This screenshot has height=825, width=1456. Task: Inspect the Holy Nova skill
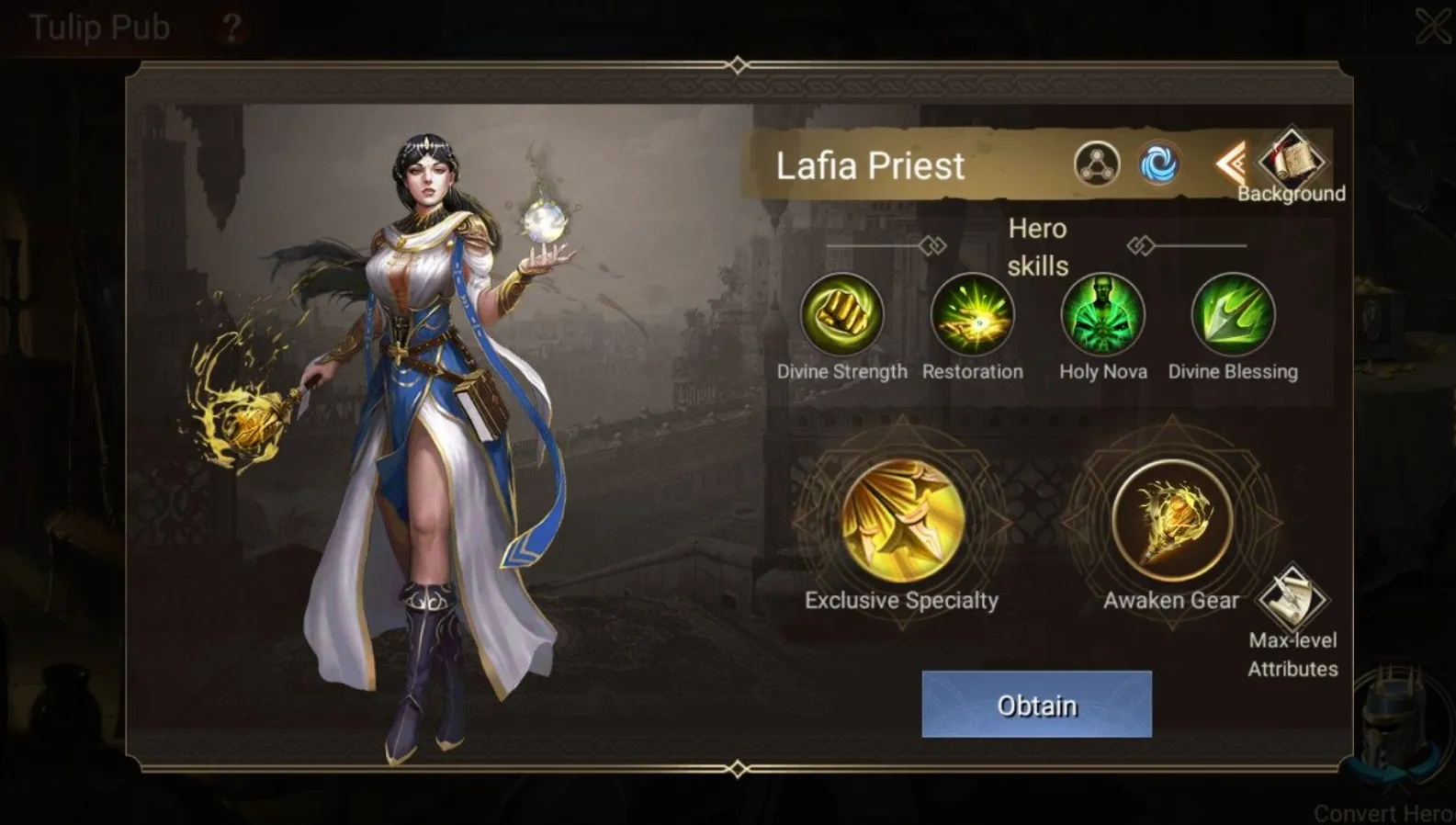point(1102,315)
